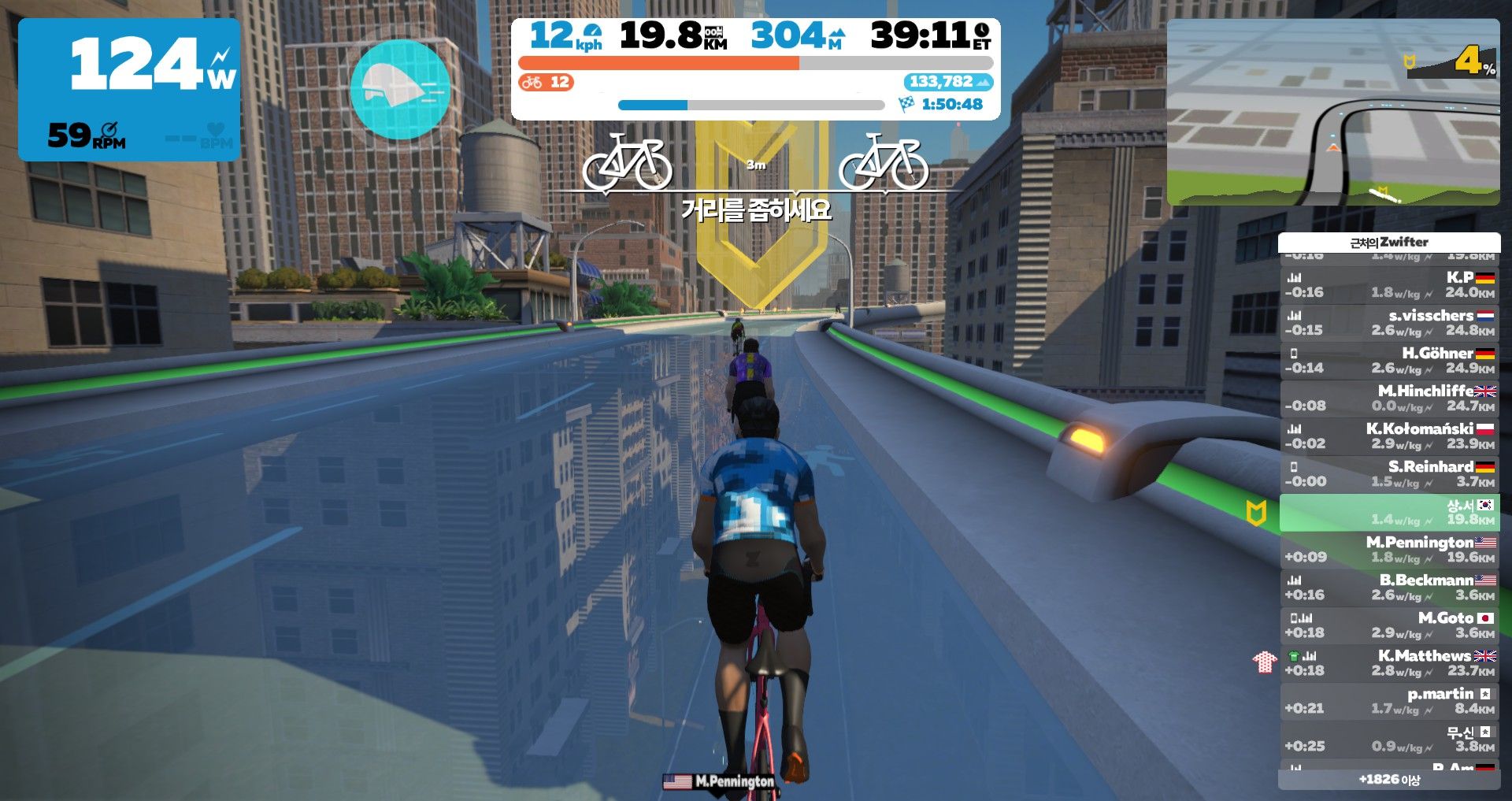Activate the aero helmet power-up
This screenshot has height=801, width=1512.
tap(399, 89)
